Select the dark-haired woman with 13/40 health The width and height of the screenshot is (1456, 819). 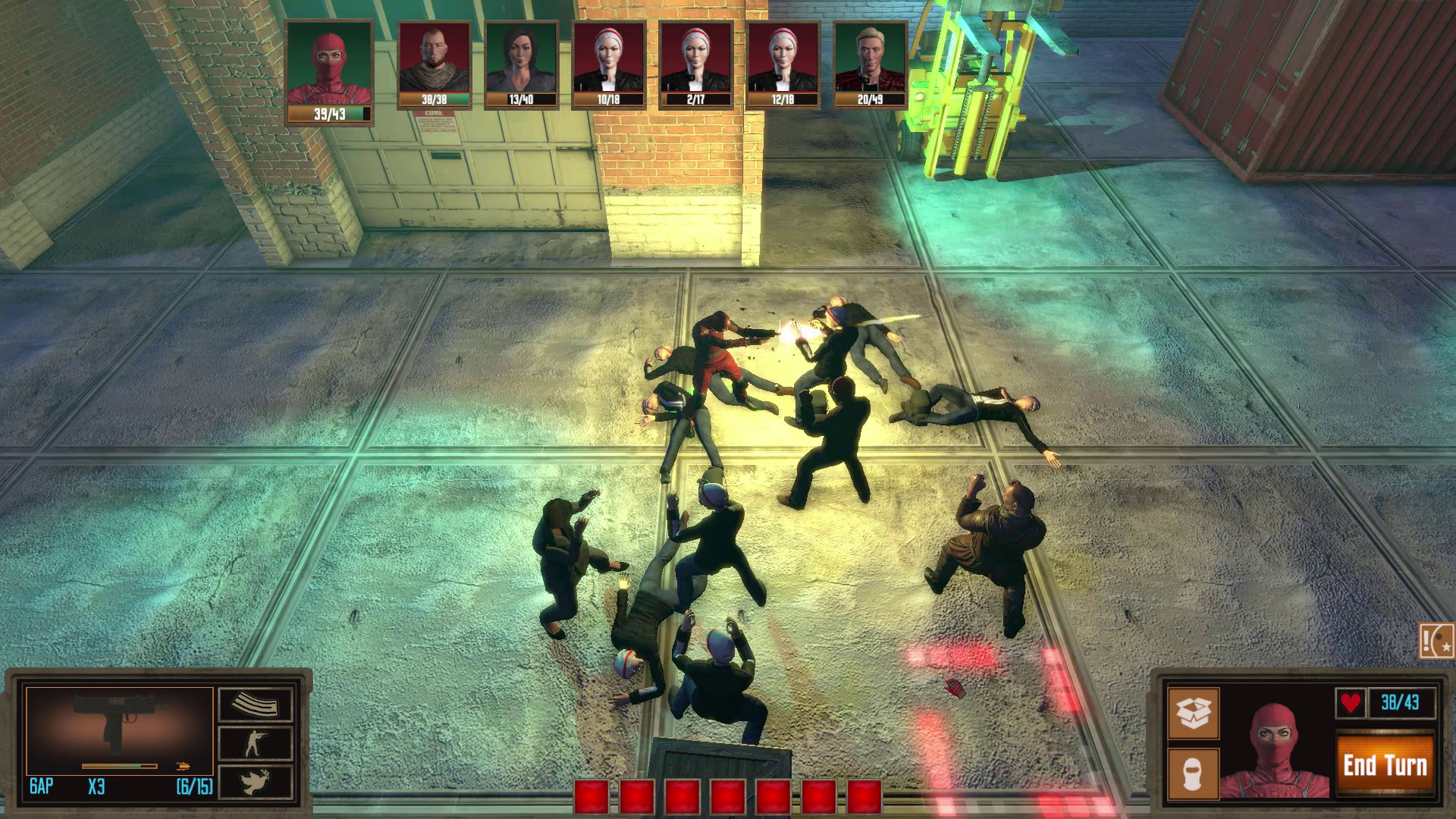pyautogui.click(x=522, y=61)
